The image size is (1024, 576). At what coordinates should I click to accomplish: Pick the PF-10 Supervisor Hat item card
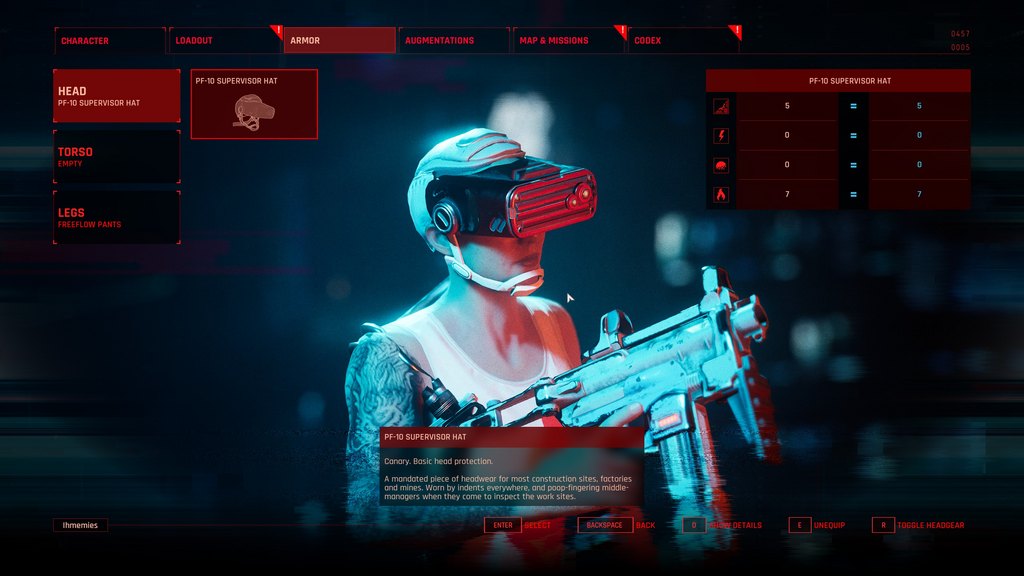coord(254,104)
